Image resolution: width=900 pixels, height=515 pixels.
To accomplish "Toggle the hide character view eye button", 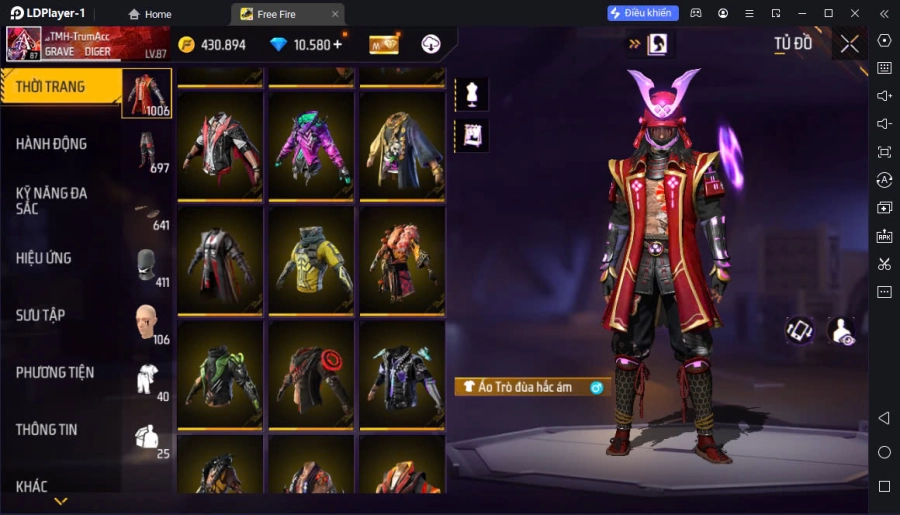I will 842,332.
